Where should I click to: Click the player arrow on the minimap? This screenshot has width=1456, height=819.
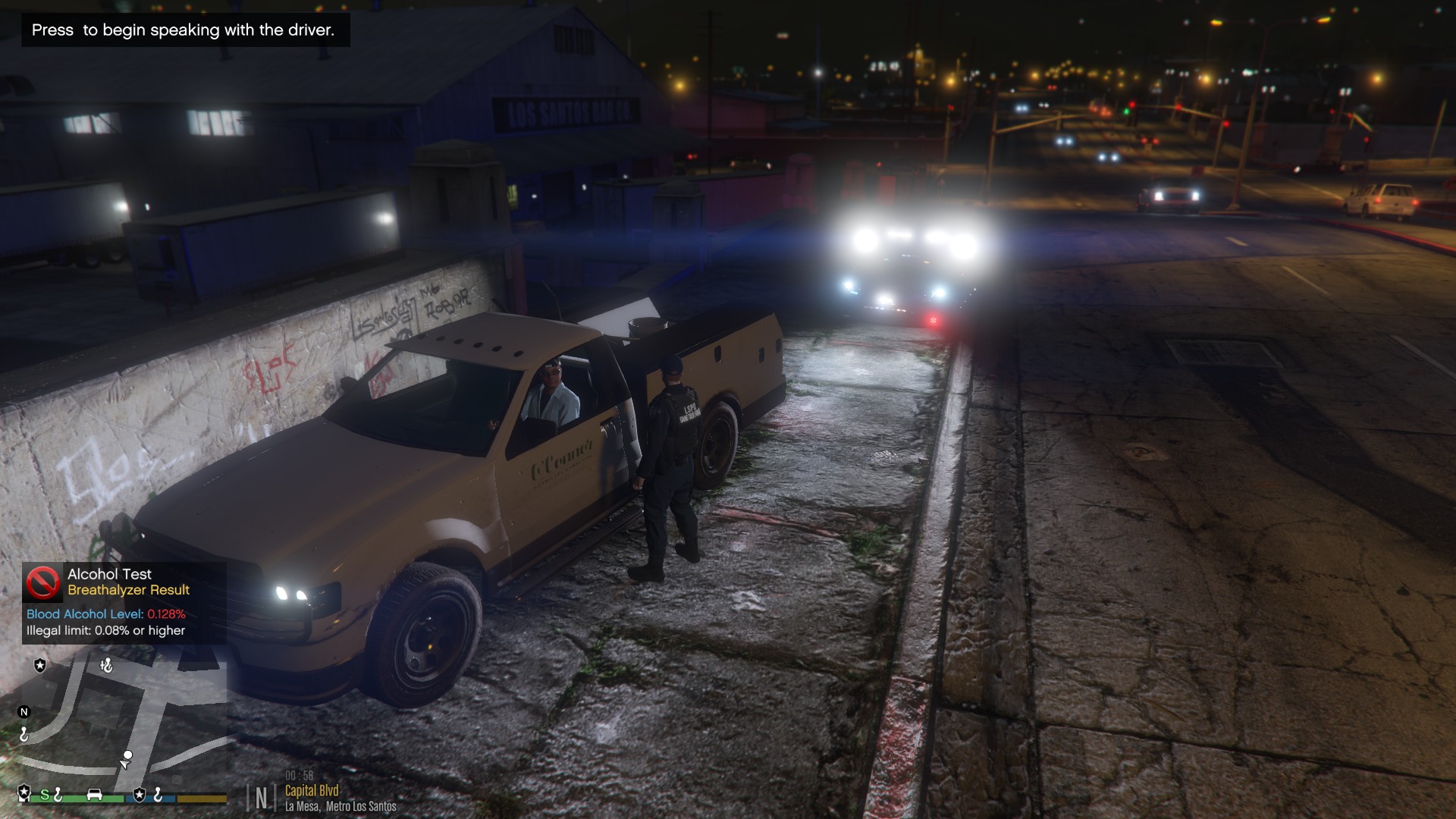tap(125, 764)
